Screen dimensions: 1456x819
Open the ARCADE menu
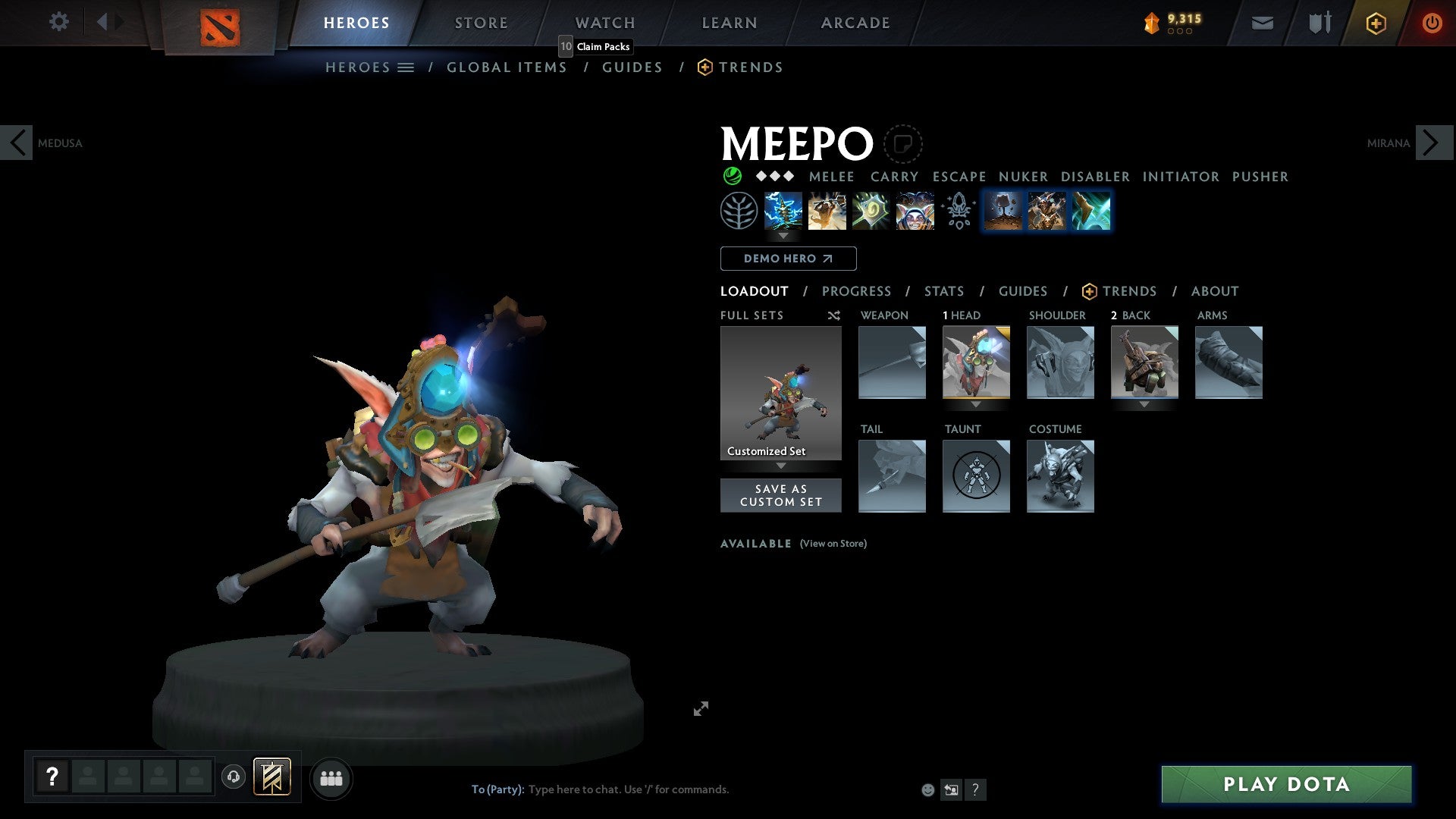click(855, 23)
